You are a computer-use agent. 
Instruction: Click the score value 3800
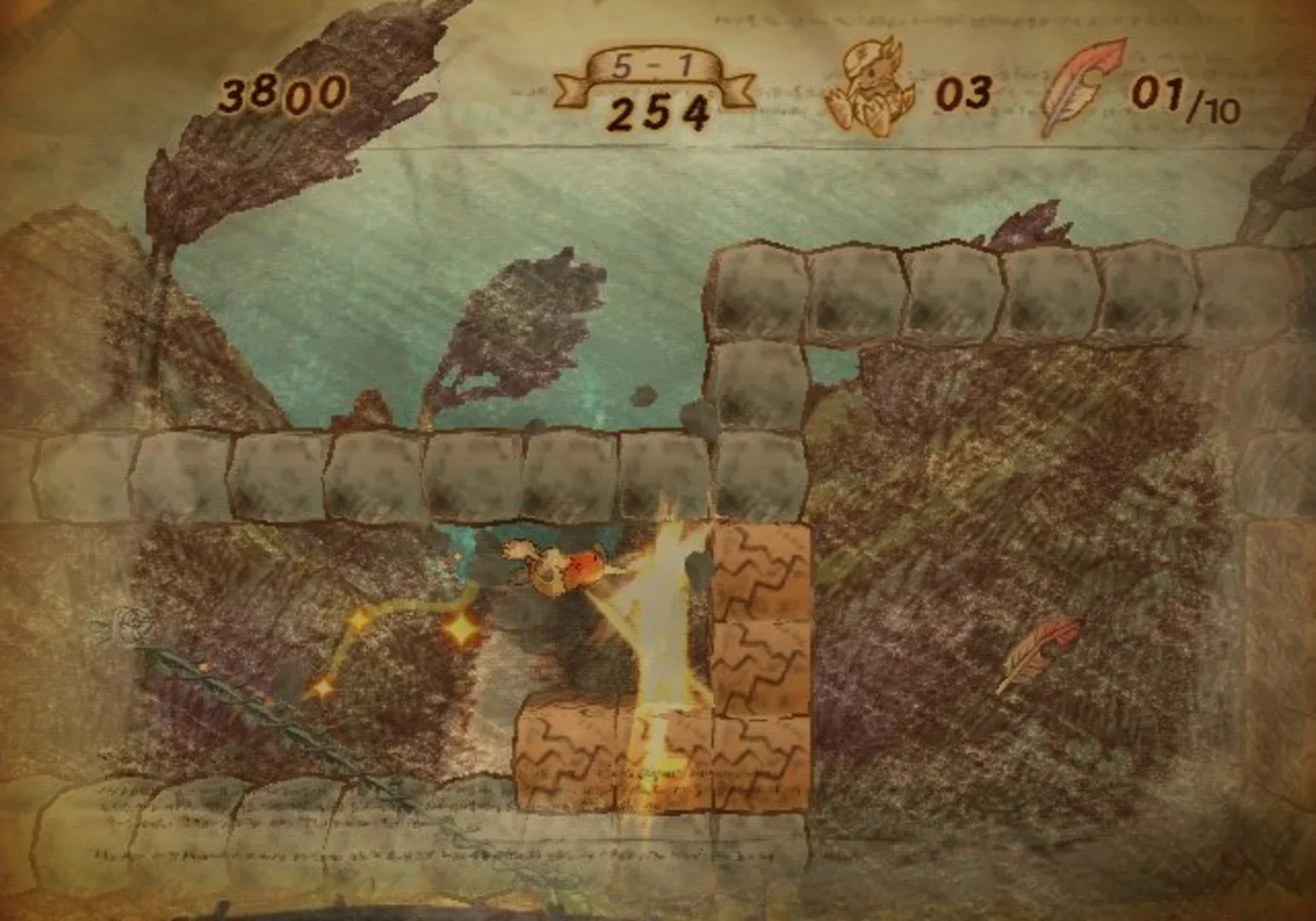(284, 92)
